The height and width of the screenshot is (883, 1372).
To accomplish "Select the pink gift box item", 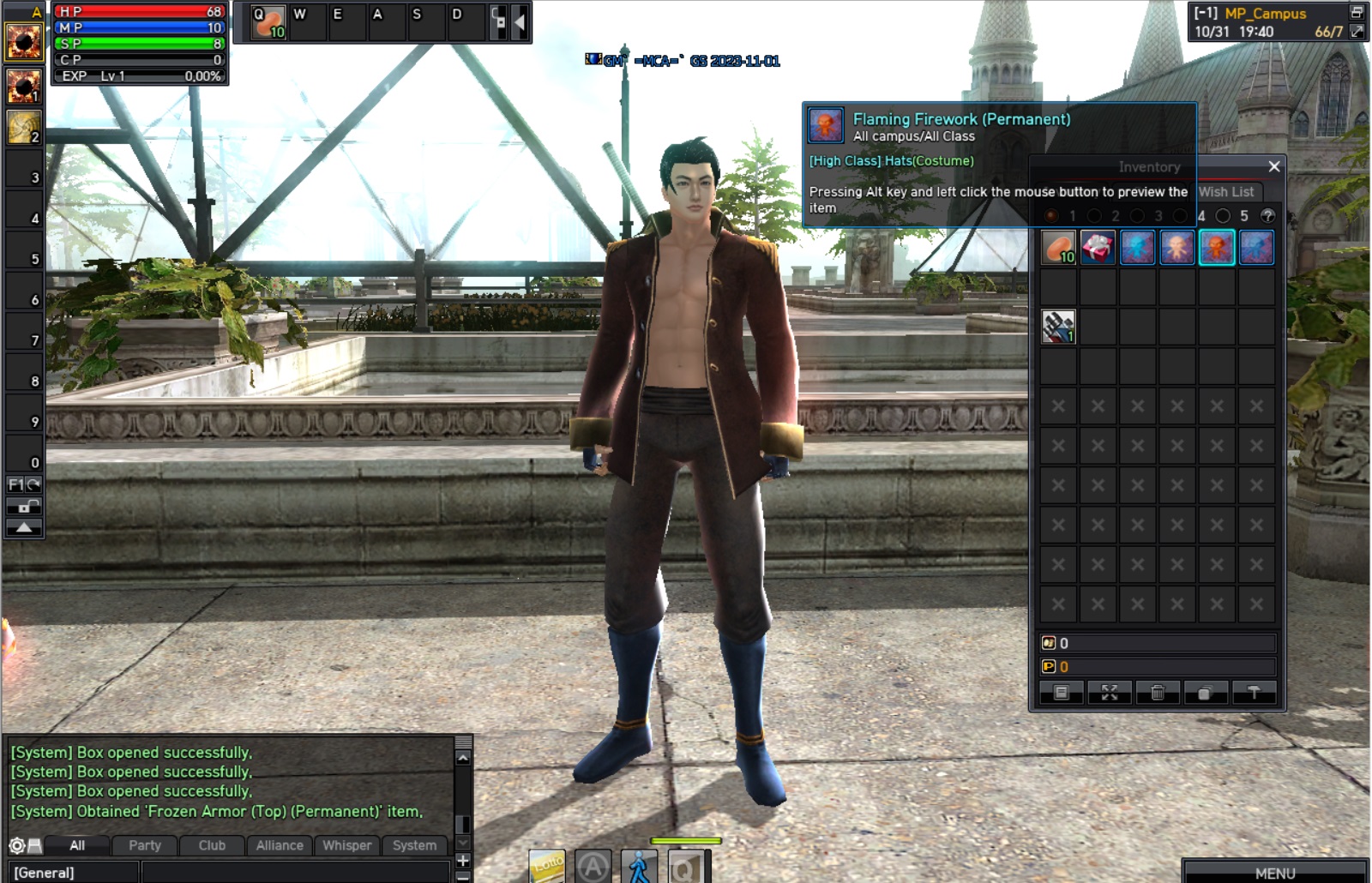I will tap(1098, 248).
